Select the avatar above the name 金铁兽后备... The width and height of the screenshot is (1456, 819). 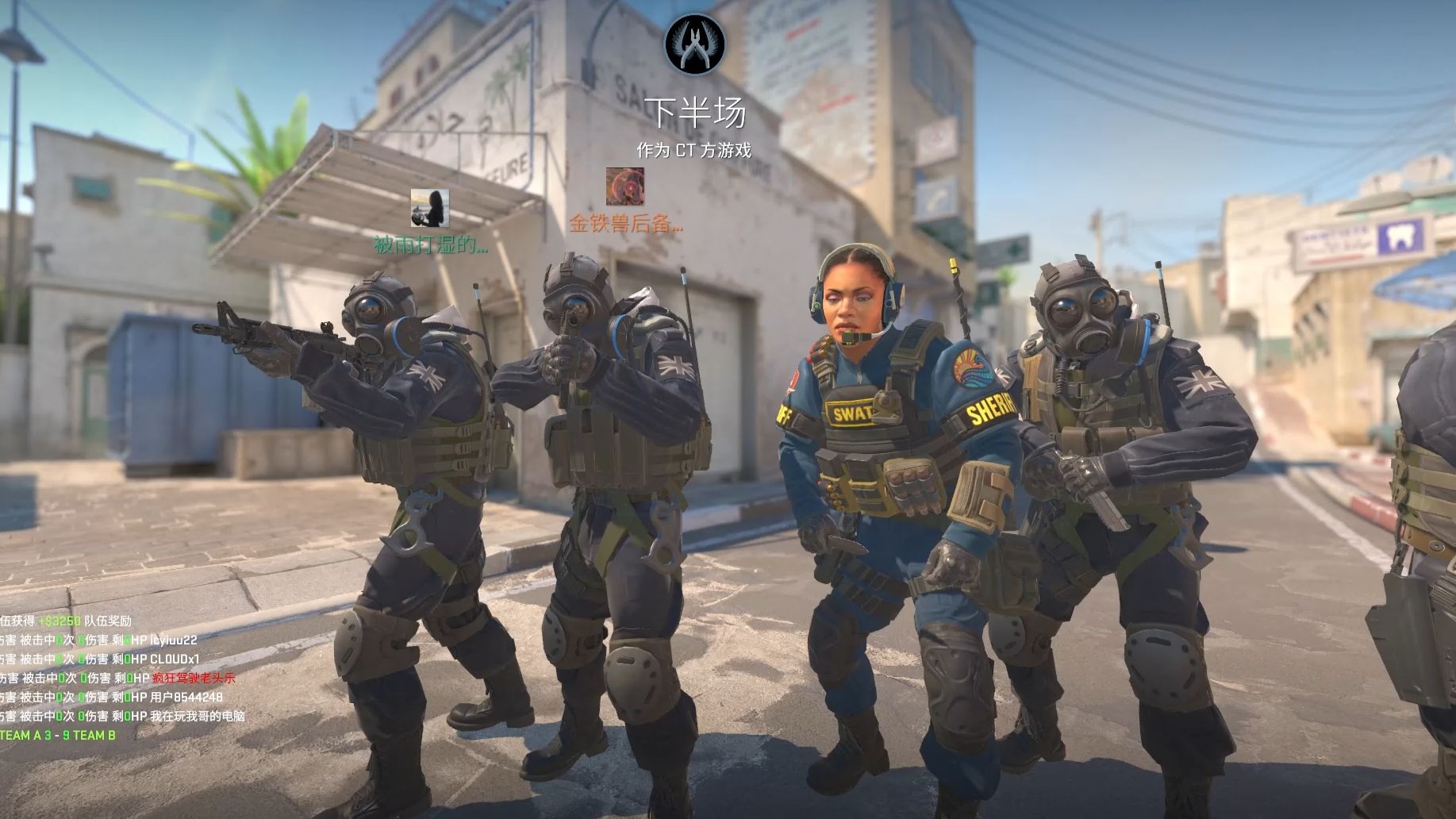pos(625,186)
